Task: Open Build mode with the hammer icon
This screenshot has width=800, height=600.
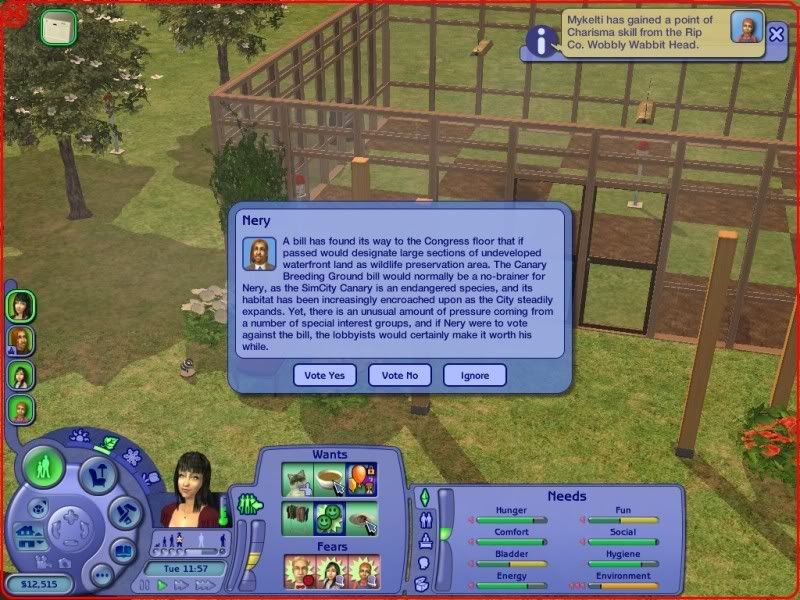Action: point(120,513)
